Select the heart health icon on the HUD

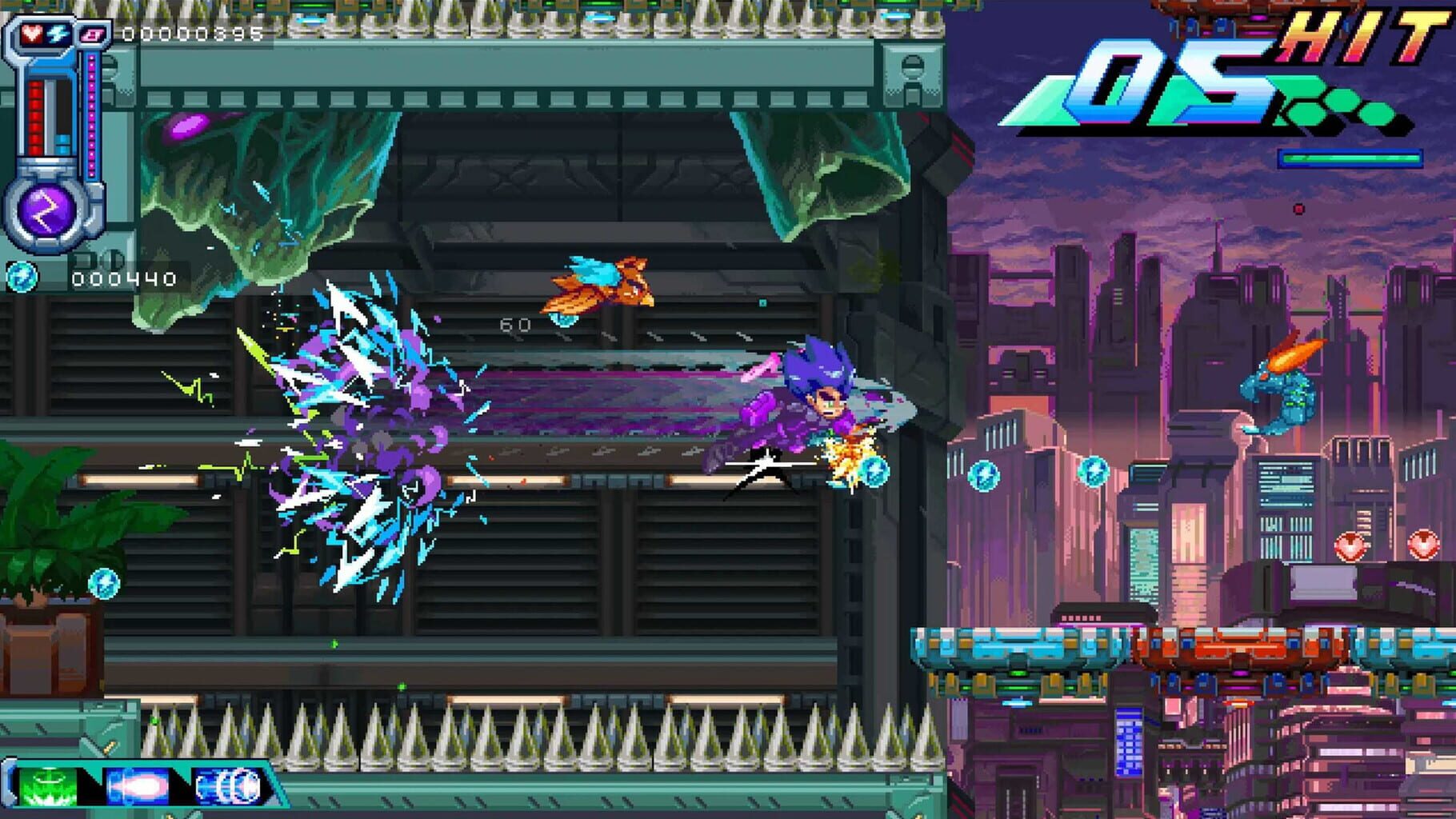coord(31,33)
